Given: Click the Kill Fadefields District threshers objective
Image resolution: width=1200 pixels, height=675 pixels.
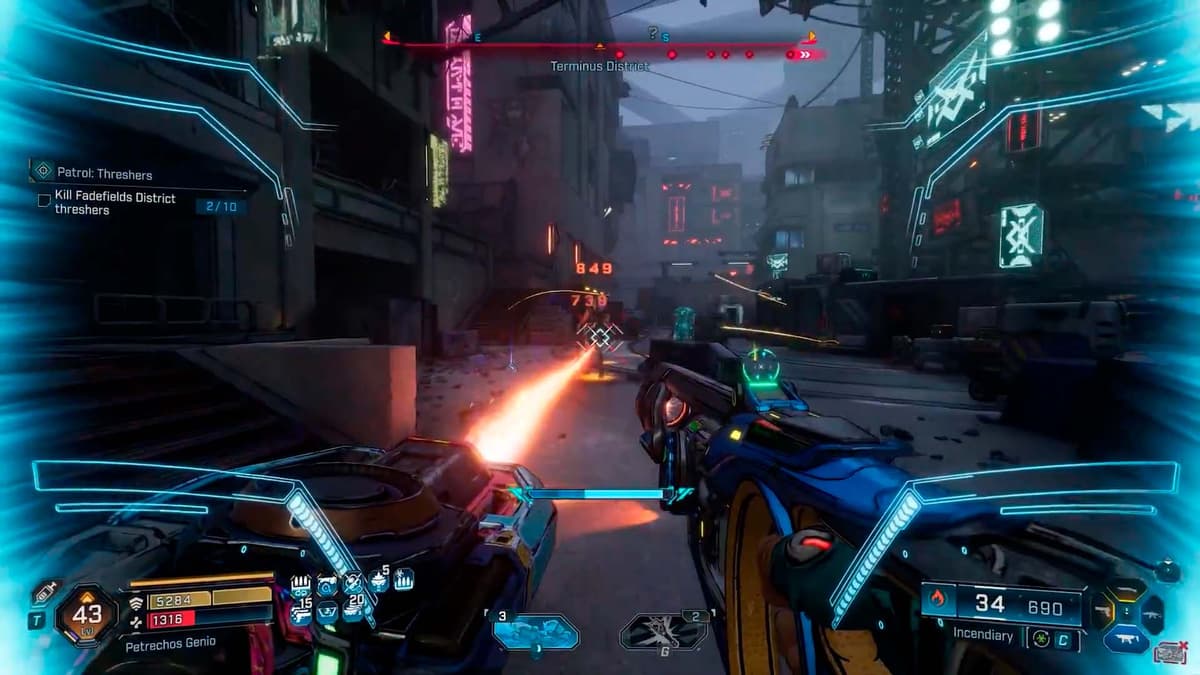Looking at the screenshot, I should click(x=115, y=204).
